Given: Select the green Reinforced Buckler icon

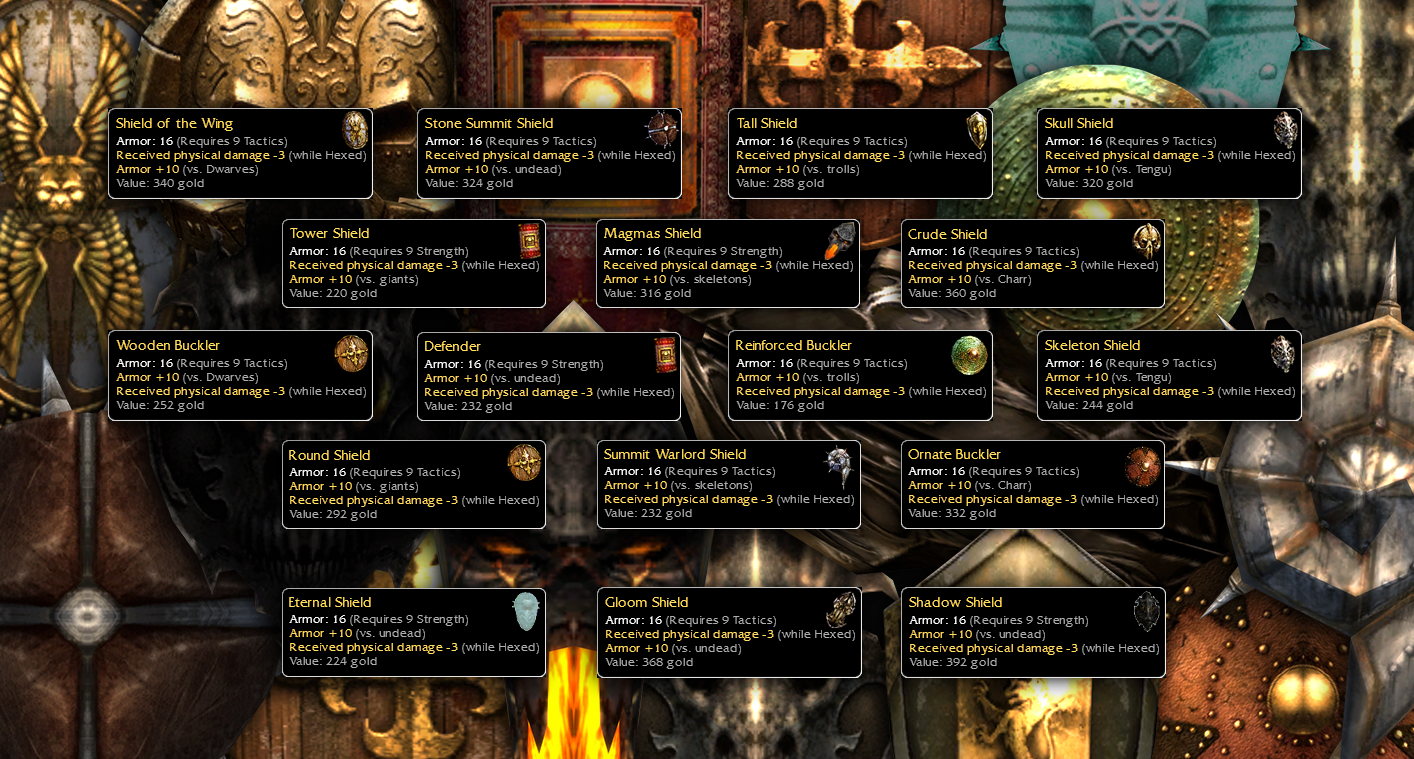Looking at the screenshot, I should 969,355.
